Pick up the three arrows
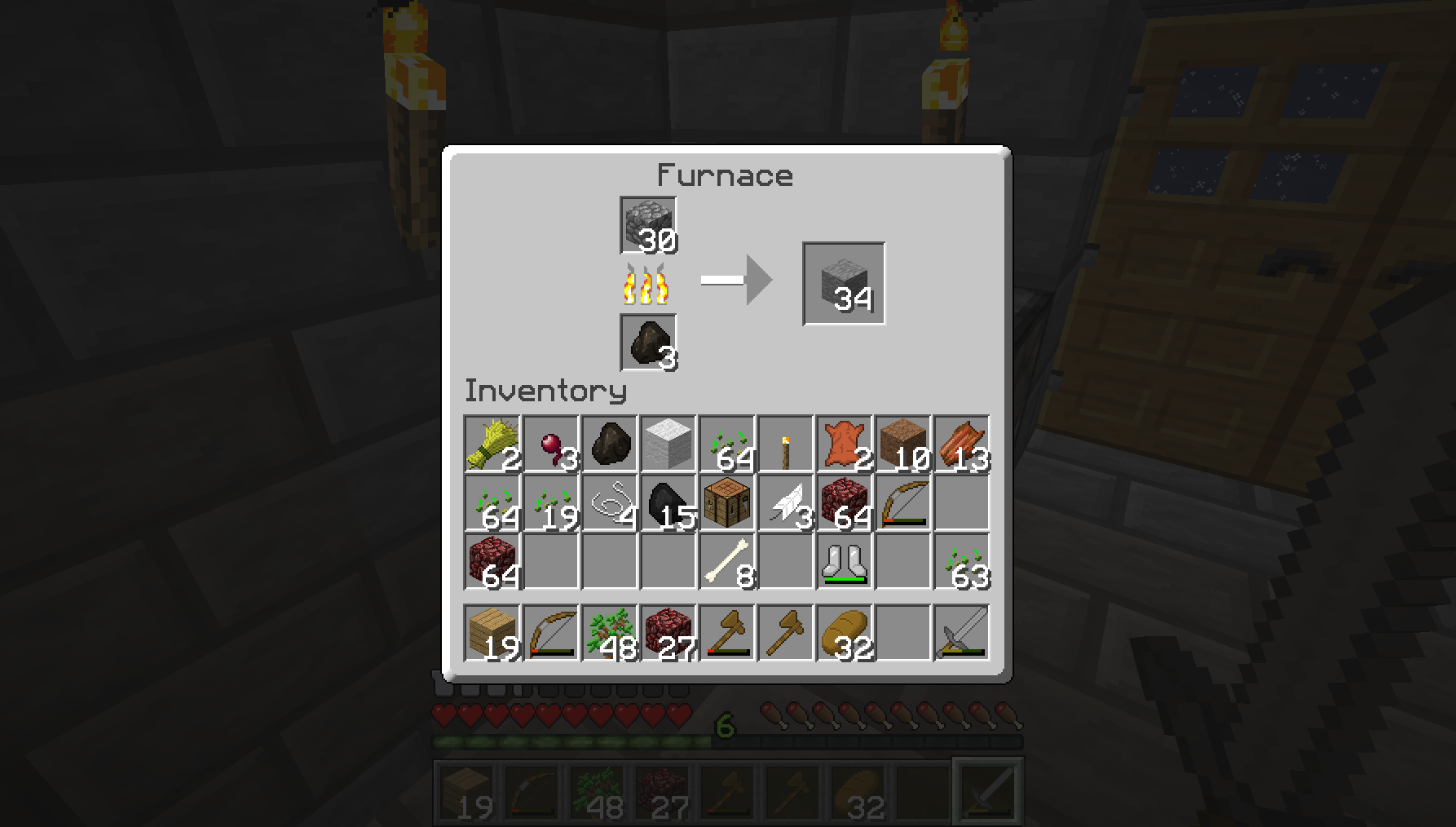 pos(786,503)
